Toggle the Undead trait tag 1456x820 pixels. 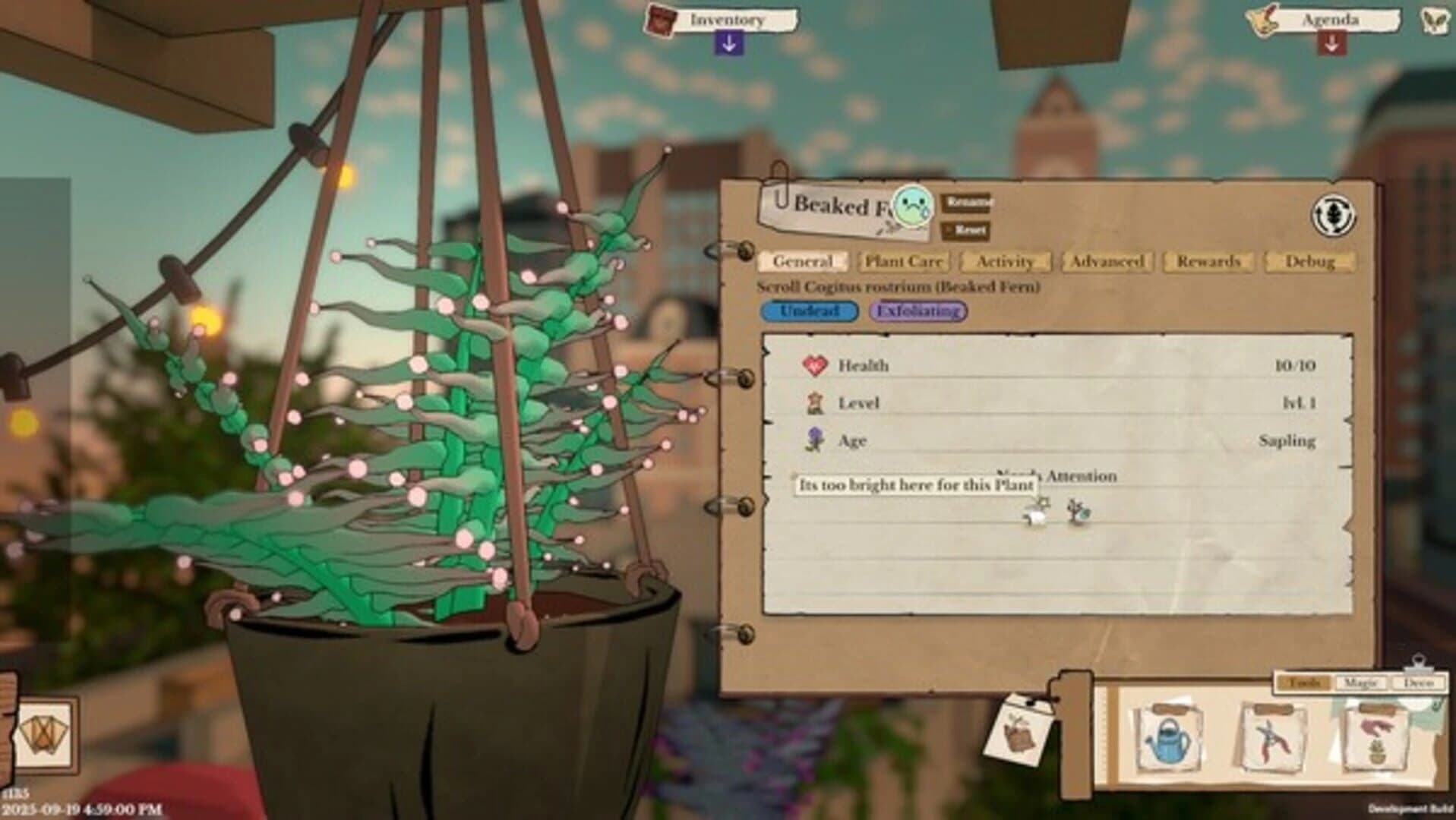[809, 312]
